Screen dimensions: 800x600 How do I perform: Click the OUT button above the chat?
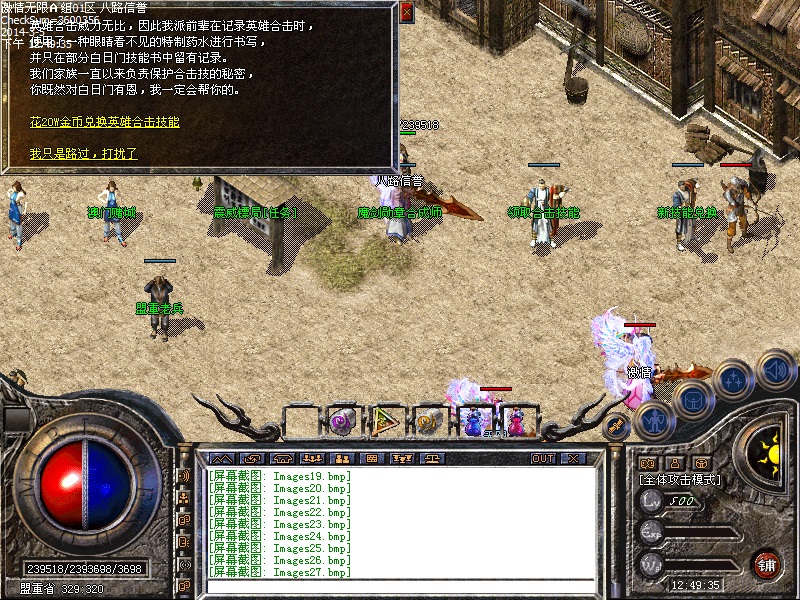pos(542,458)
